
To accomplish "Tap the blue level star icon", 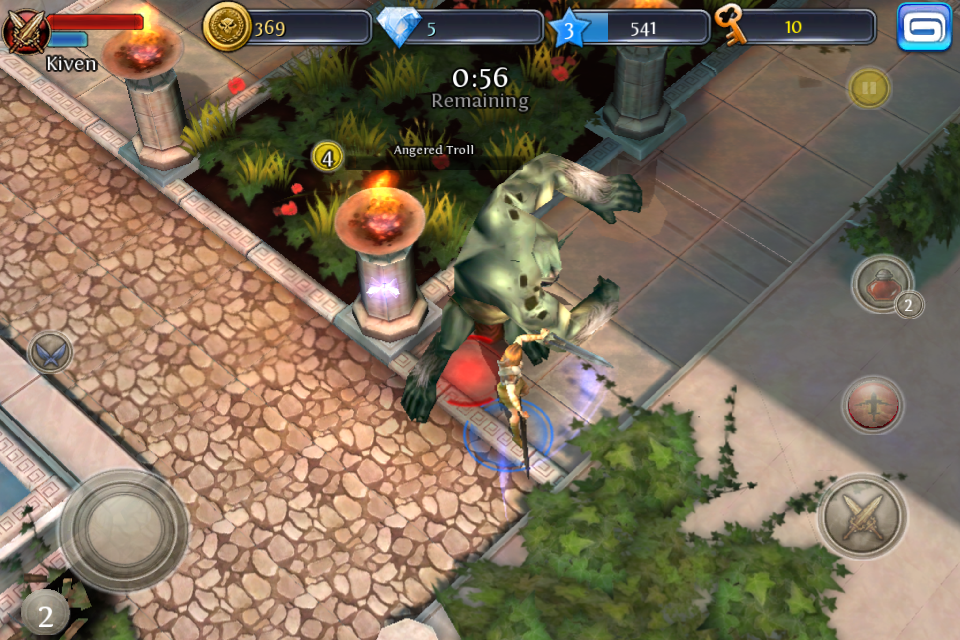I will point(569,28).
